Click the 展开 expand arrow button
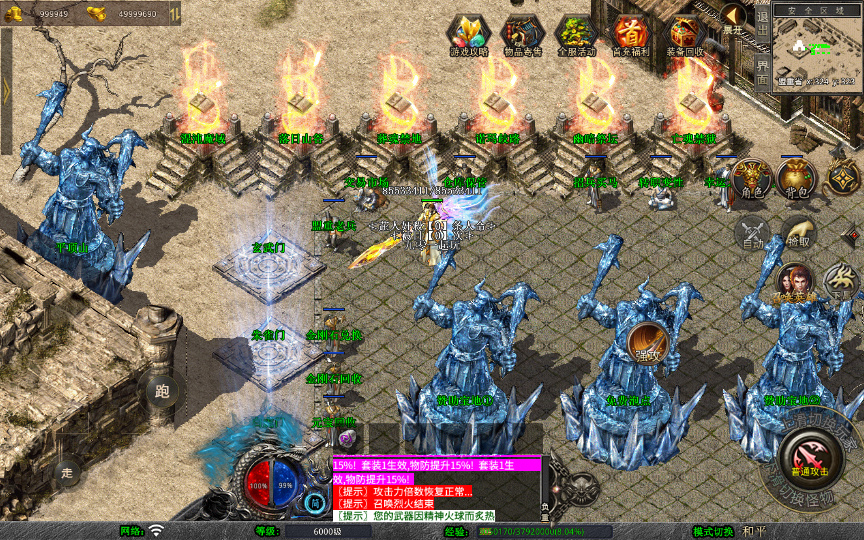864x540 pixels. click(734, 18)
